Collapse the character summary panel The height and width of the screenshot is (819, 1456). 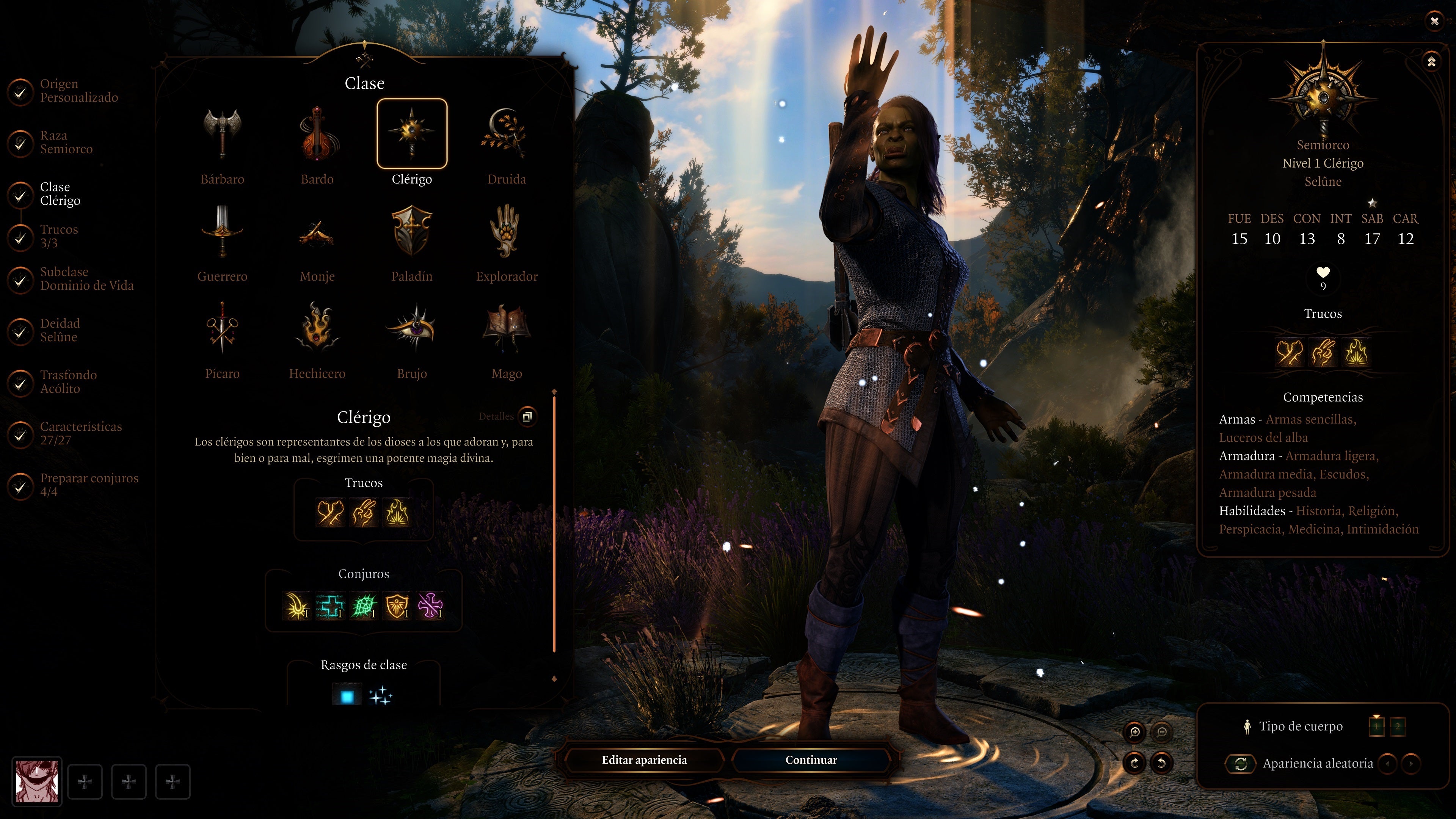click(1431, 61)
